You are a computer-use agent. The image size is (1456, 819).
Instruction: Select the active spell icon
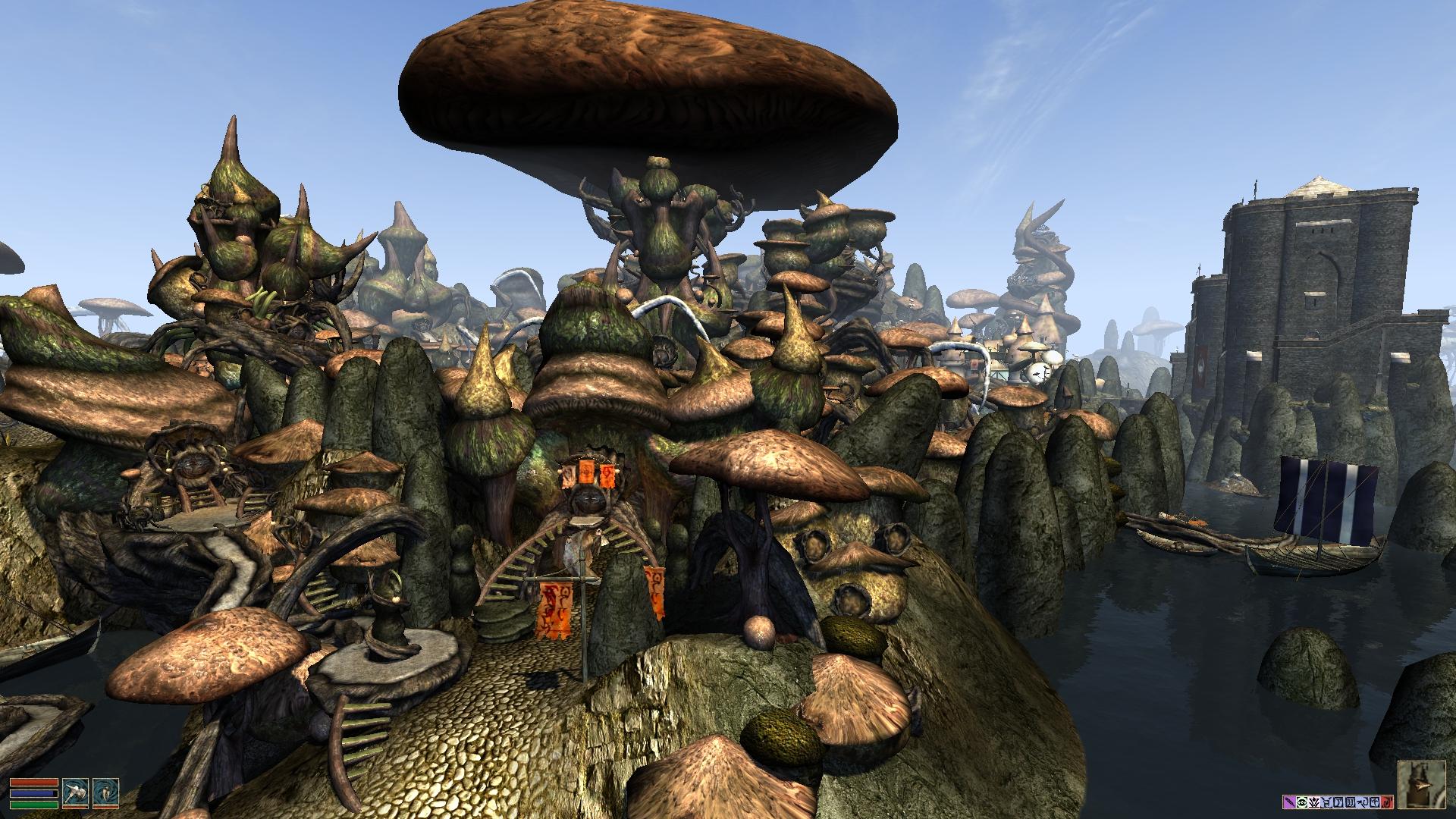pyautogui.click(x=105, y=792)
